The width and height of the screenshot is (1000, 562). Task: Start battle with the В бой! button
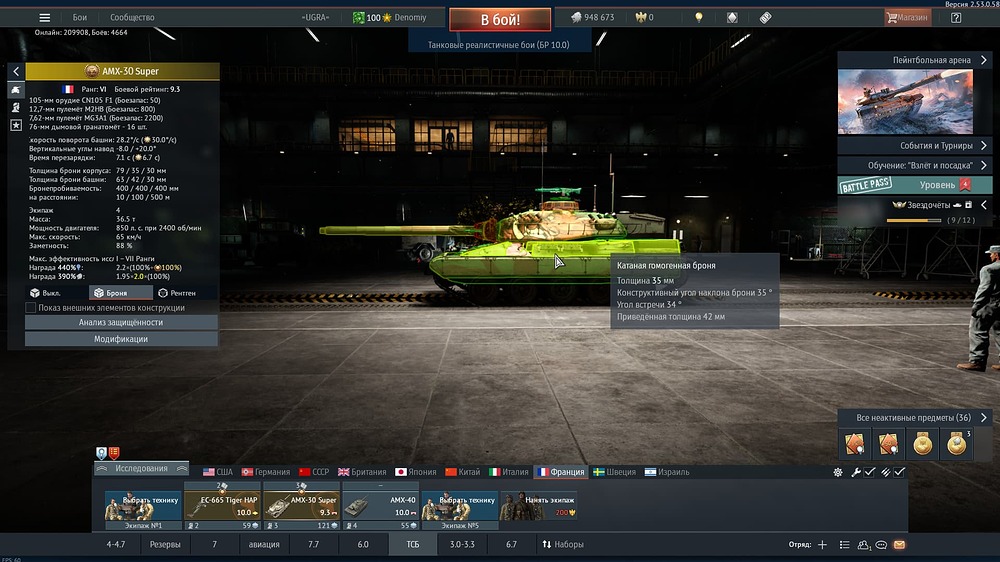(x=499, y=19)
